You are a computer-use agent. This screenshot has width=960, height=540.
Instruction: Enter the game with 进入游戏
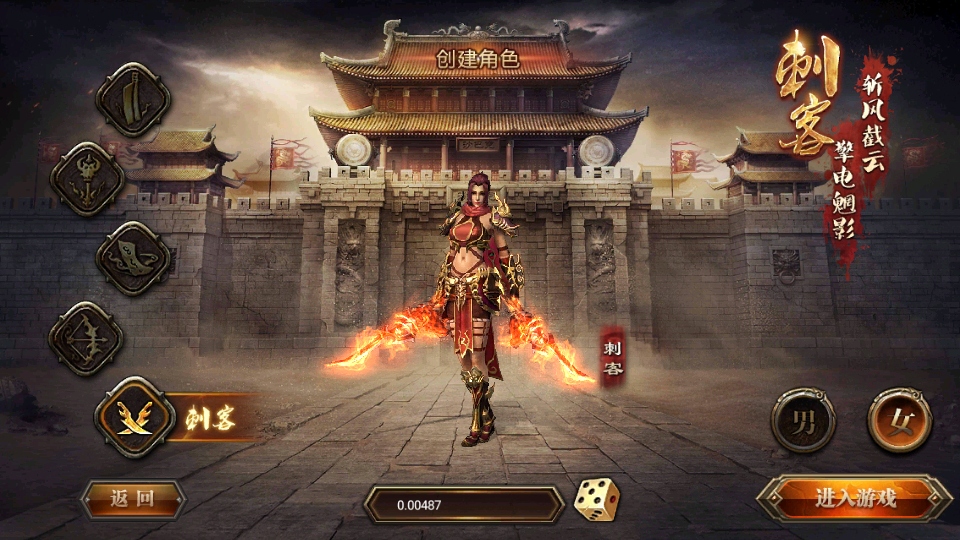[854, 497]
